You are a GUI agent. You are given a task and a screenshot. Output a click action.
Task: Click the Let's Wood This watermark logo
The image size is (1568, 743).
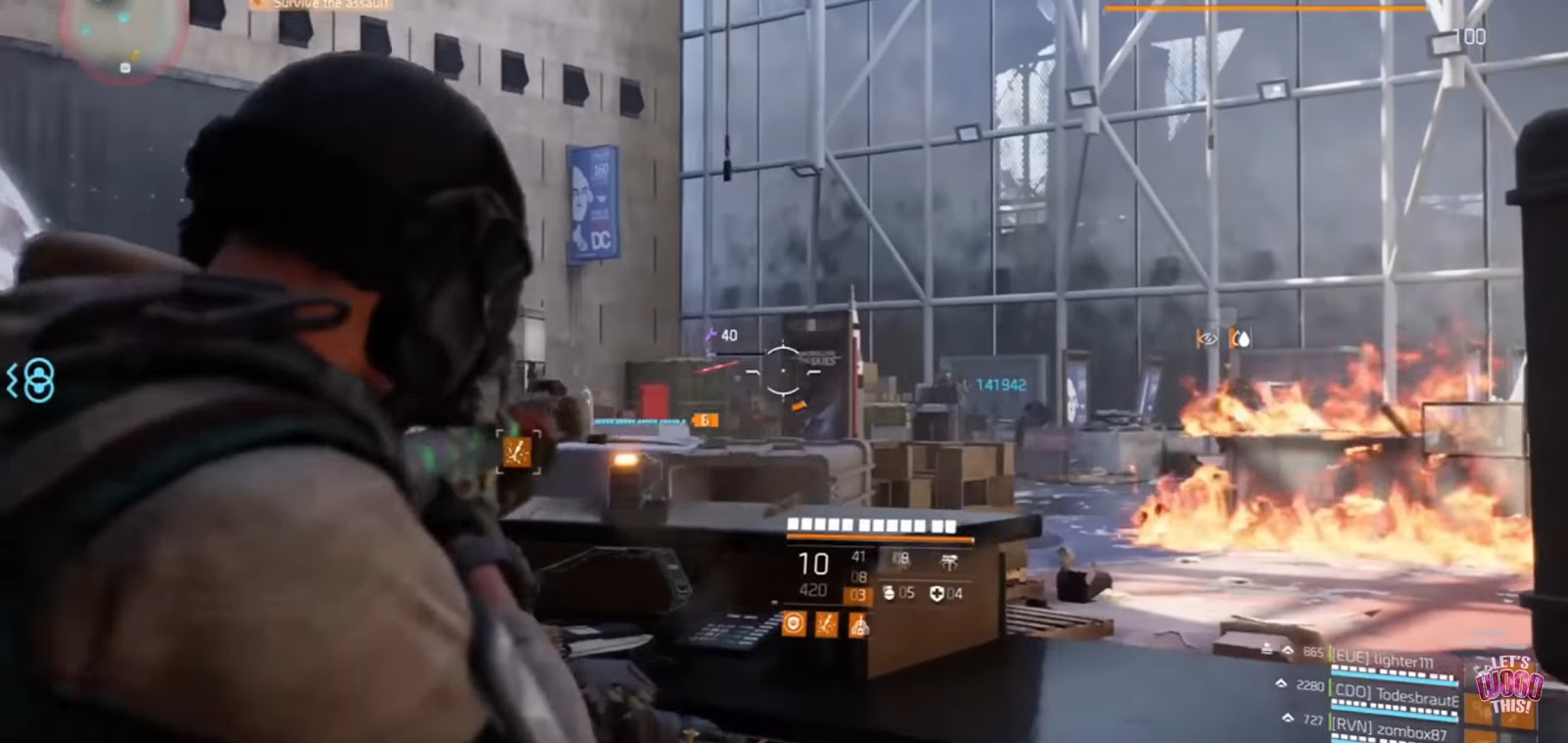pyautogui.click(x=1511, y=686)
